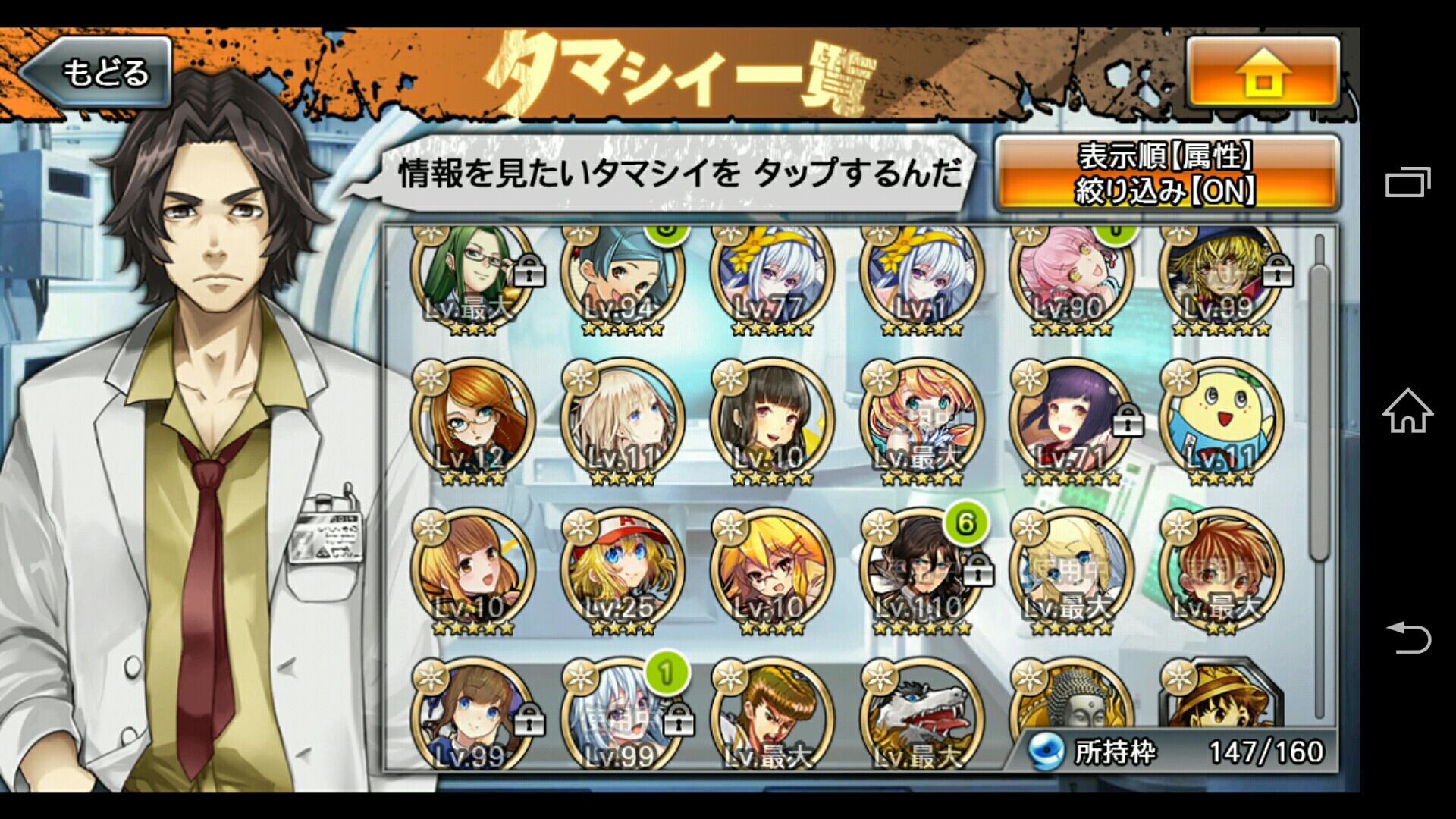Viewport: 1456px width, 819px height.
Task: Select the orange-haired glasses soul Lv.12
Action: pyautogui.click(x=472, y=422)
